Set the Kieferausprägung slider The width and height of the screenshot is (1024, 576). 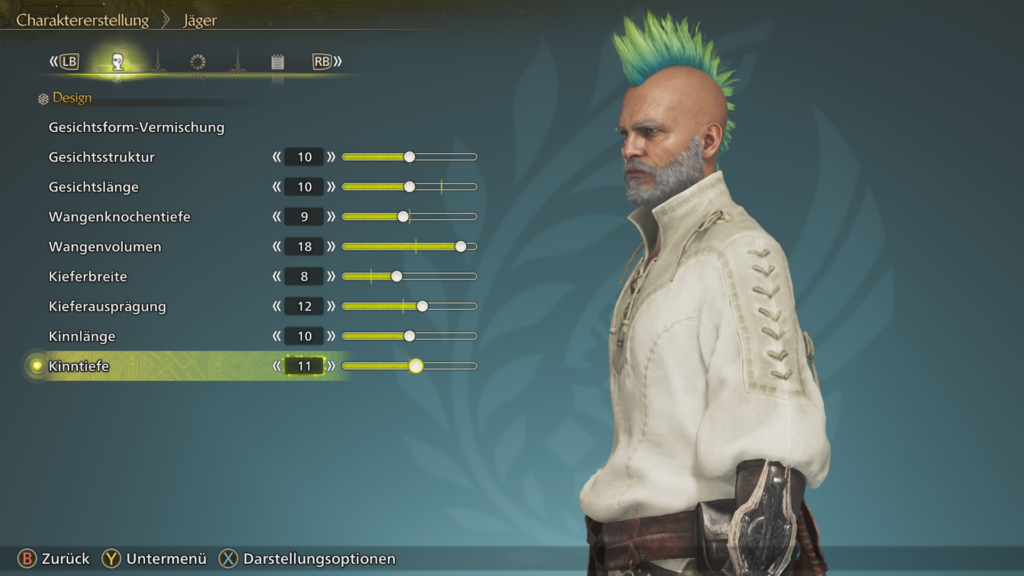point(422,306)
